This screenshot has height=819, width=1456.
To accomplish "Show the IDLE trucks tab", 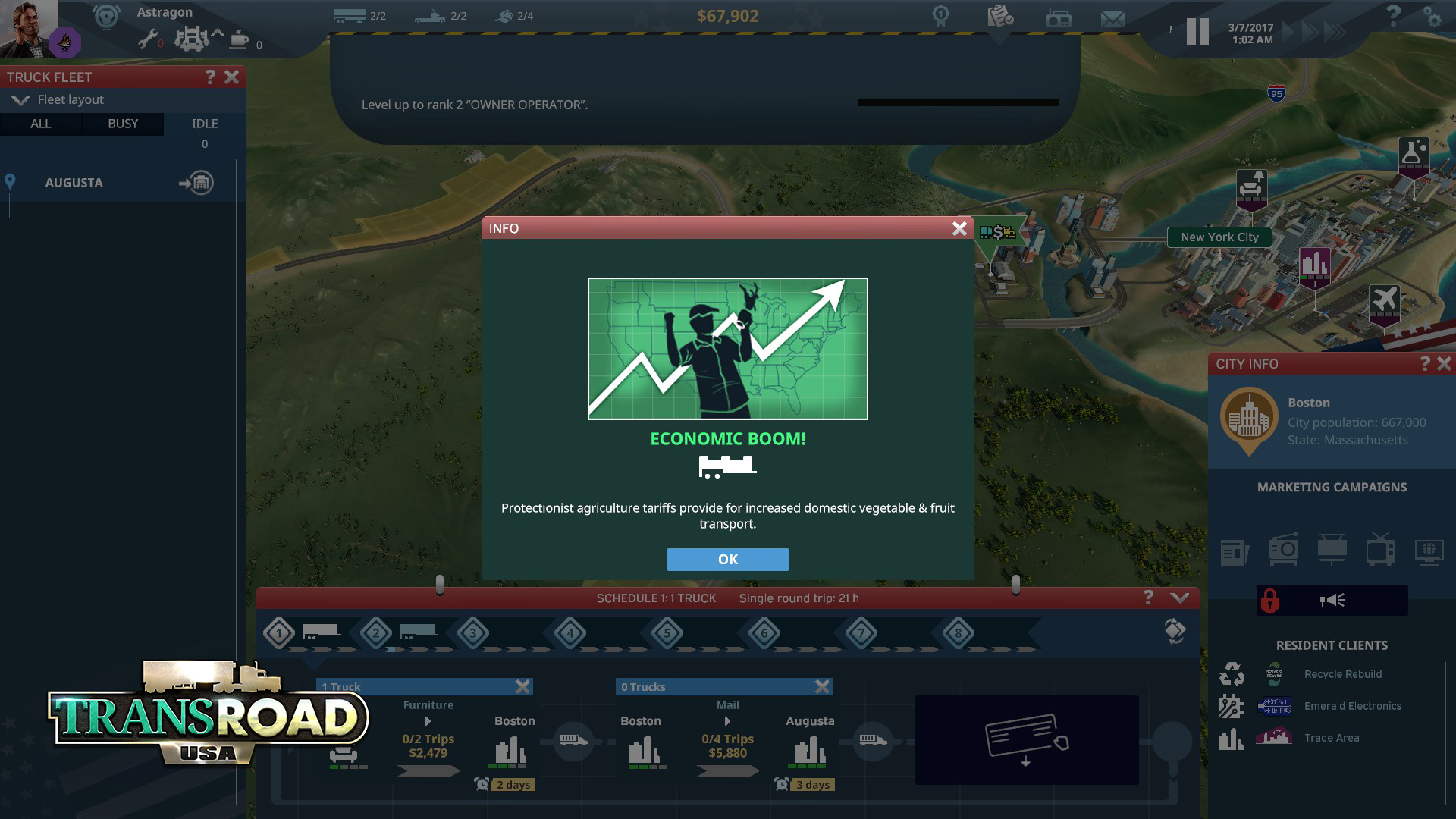I will point(205,124).
